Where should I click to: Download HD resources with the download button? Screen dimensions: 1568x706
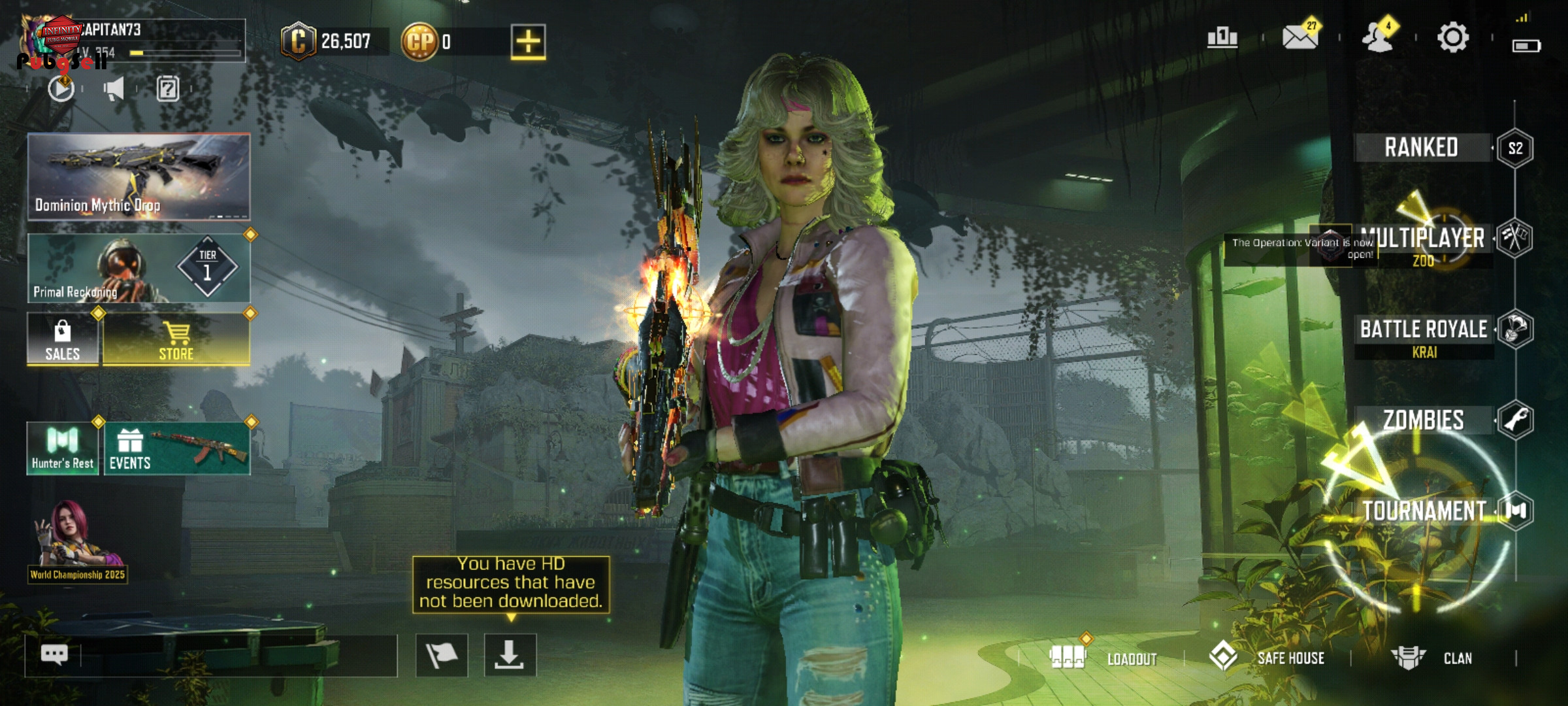(x=510, y=655)
